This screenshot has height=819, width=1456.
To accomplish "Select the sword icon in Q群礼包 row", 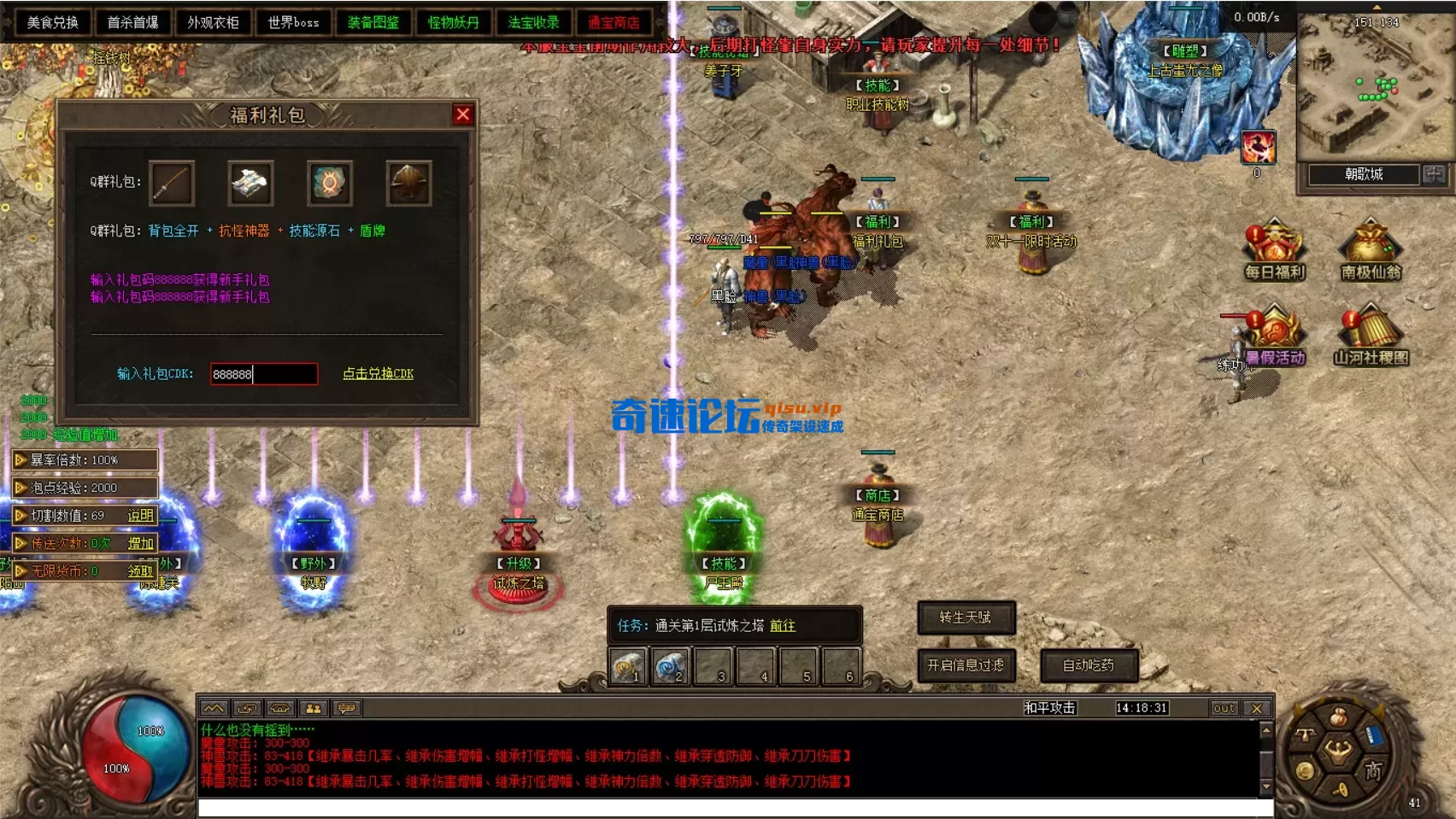I will [172, 182].
